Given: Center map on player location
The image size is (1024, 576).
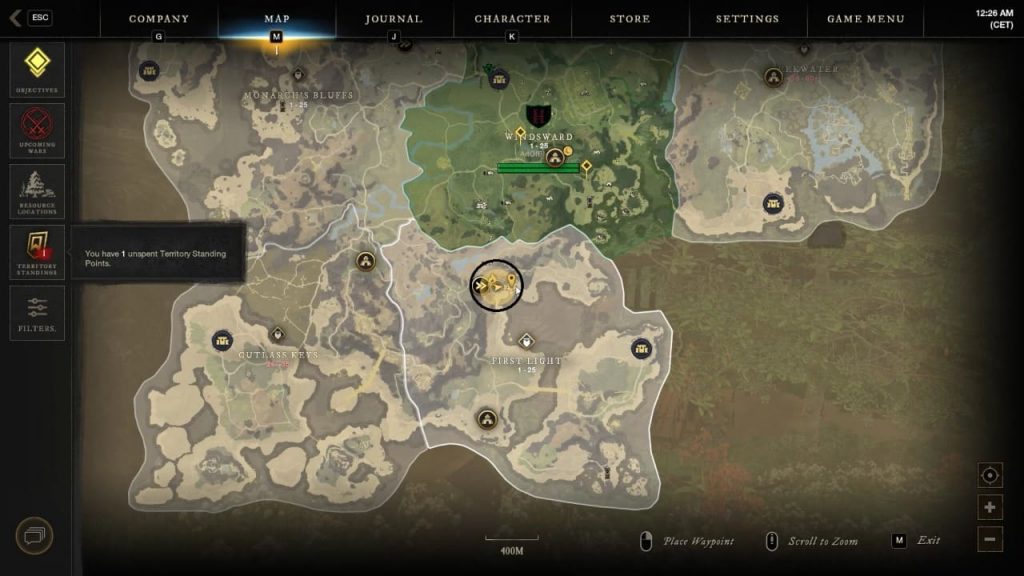Looking at the screenshot, I should (990, 475).
